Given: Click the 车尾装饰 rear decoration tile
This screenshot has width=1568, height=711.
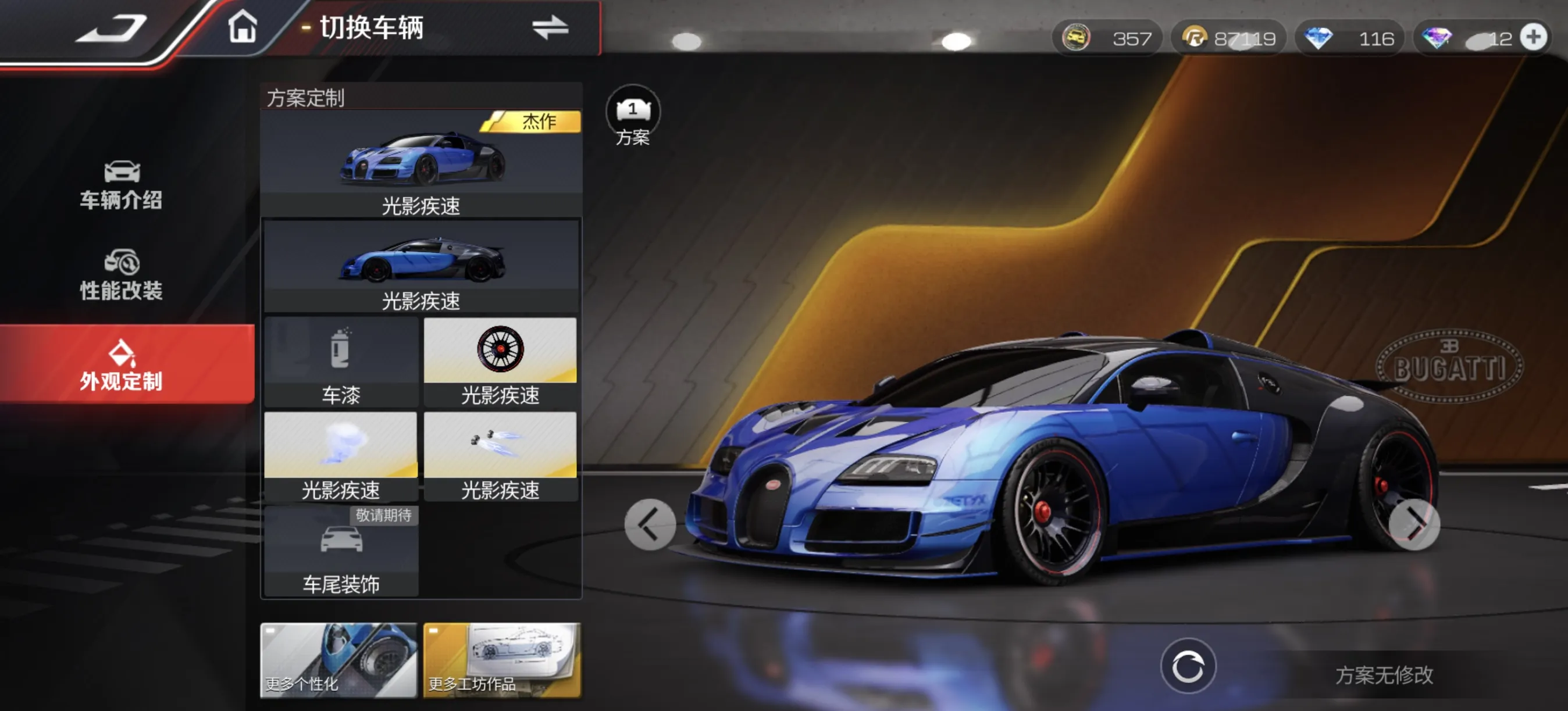Looking at the screenshot, I should pos(341,551).
